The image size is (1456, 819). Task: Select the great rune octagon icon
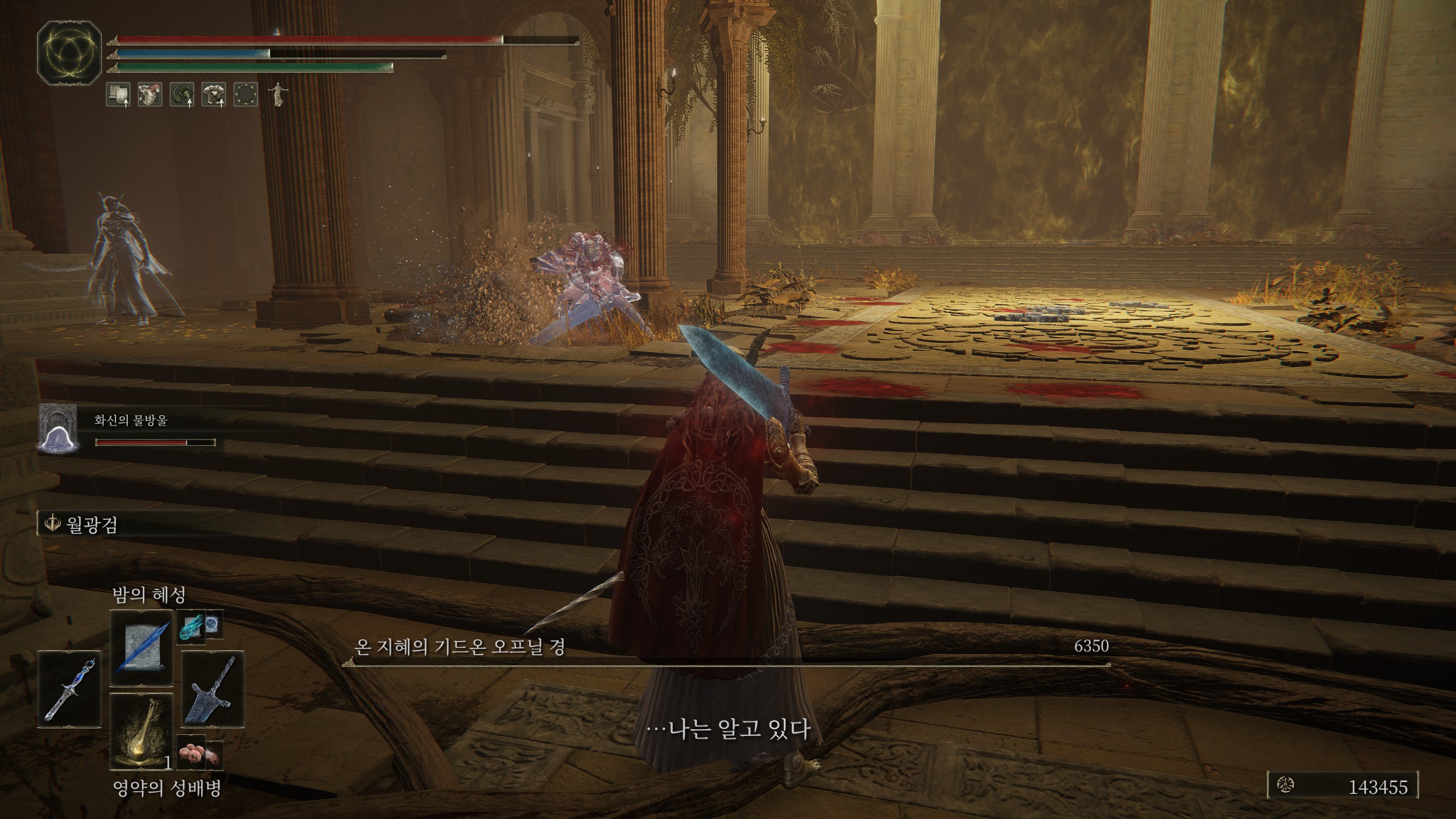point(69,56)
